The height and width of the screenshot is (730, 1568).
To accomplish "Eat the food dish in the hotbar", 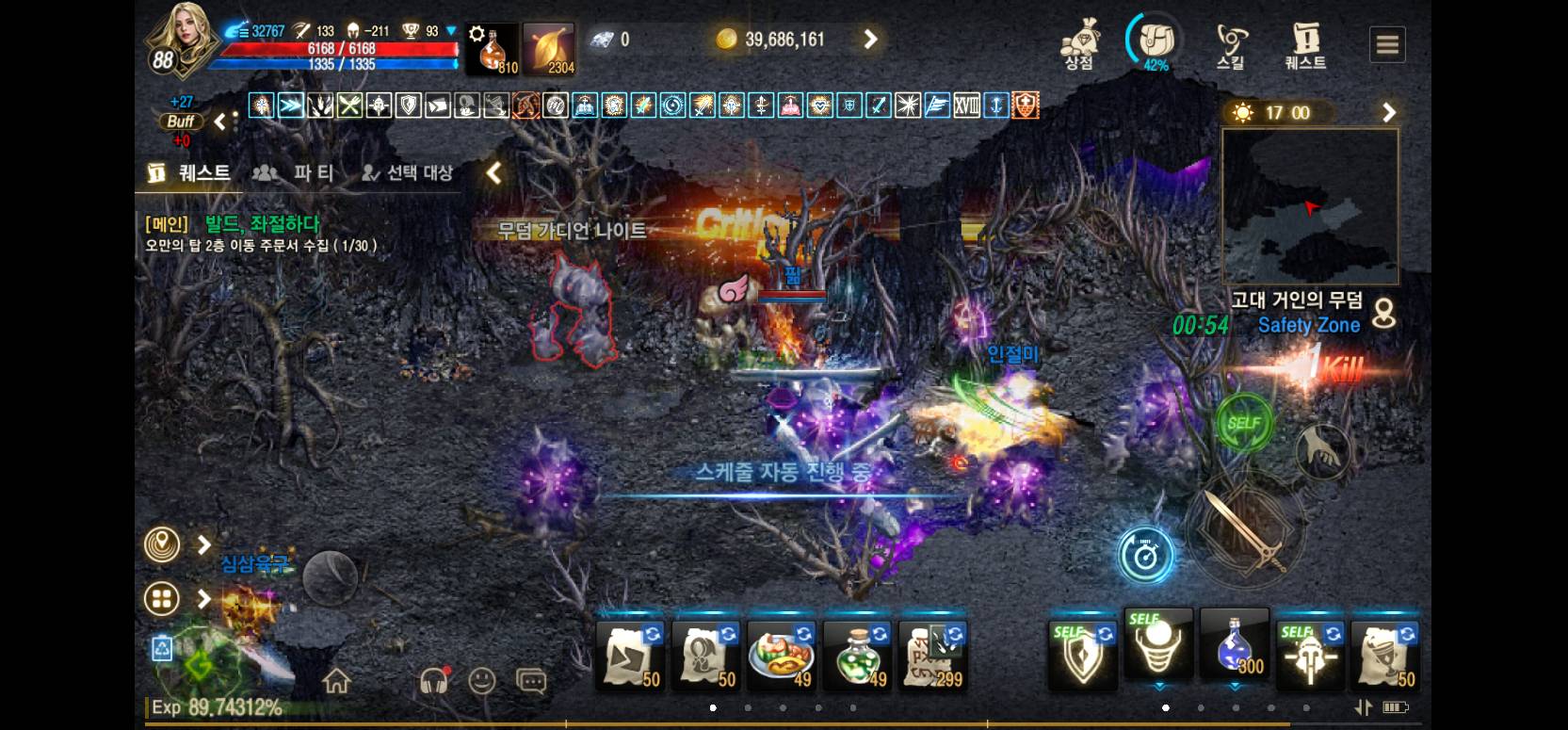I will click(x=781, y=654).
